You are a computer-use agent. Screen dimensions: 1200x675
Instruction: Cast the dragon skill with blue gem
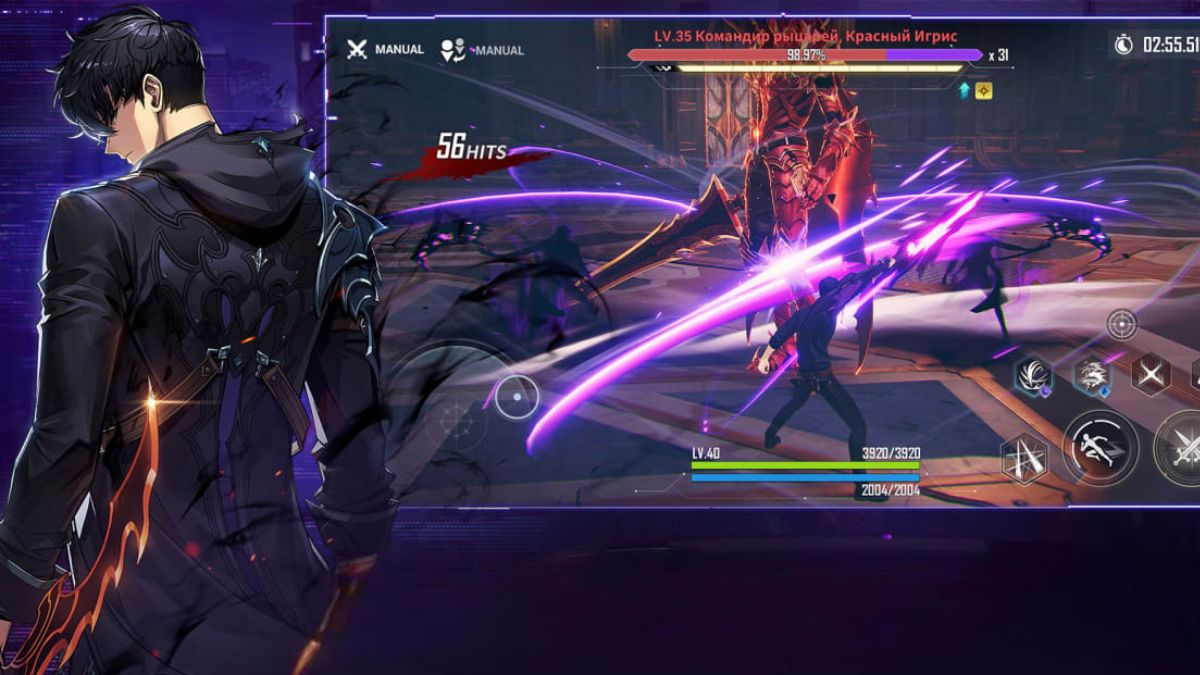click(x=1091, y=376)
